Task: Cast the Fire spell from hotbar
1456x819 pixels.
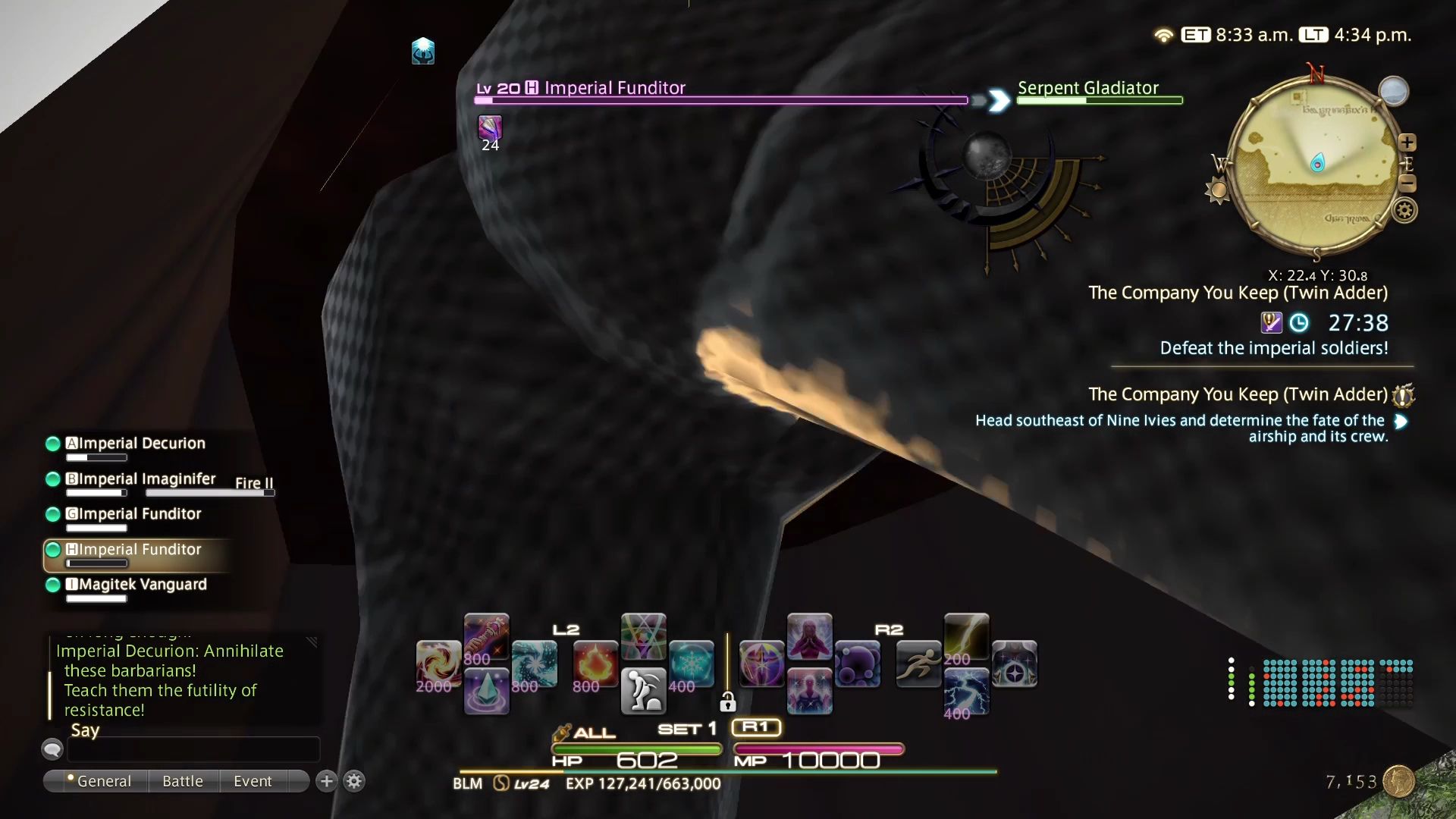Action: [x=595, y=663]
